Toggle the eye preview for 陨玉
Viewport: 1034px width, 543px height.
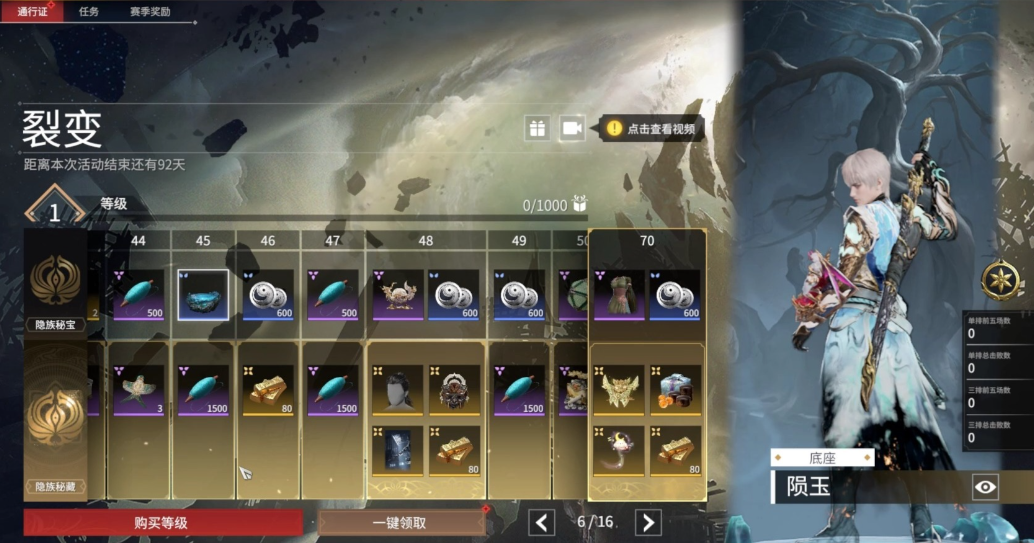click(985, 487)
